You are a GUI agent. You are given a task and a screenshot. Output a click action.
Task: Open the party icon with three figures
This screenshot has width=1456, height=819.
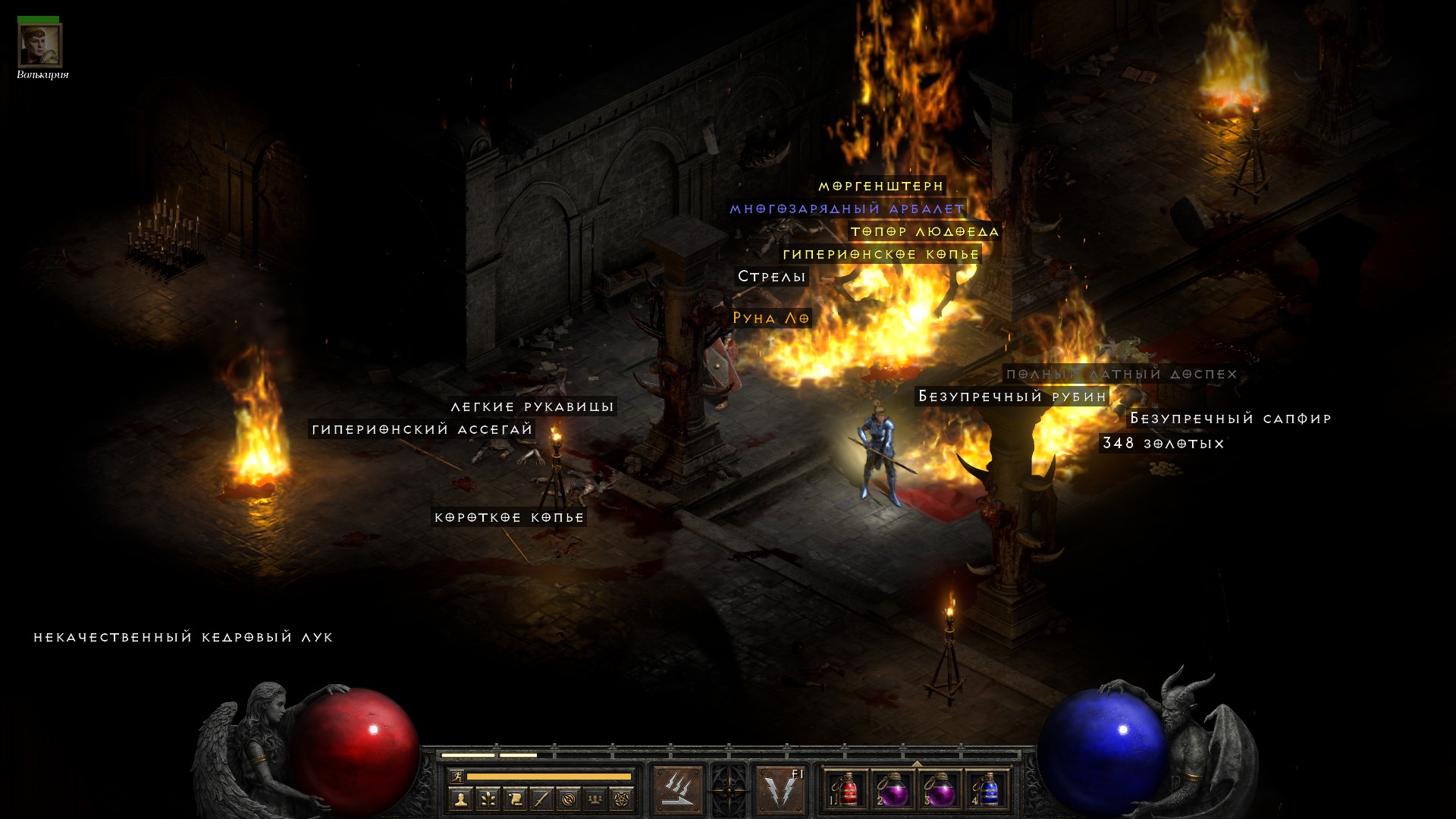click(595, 799)
